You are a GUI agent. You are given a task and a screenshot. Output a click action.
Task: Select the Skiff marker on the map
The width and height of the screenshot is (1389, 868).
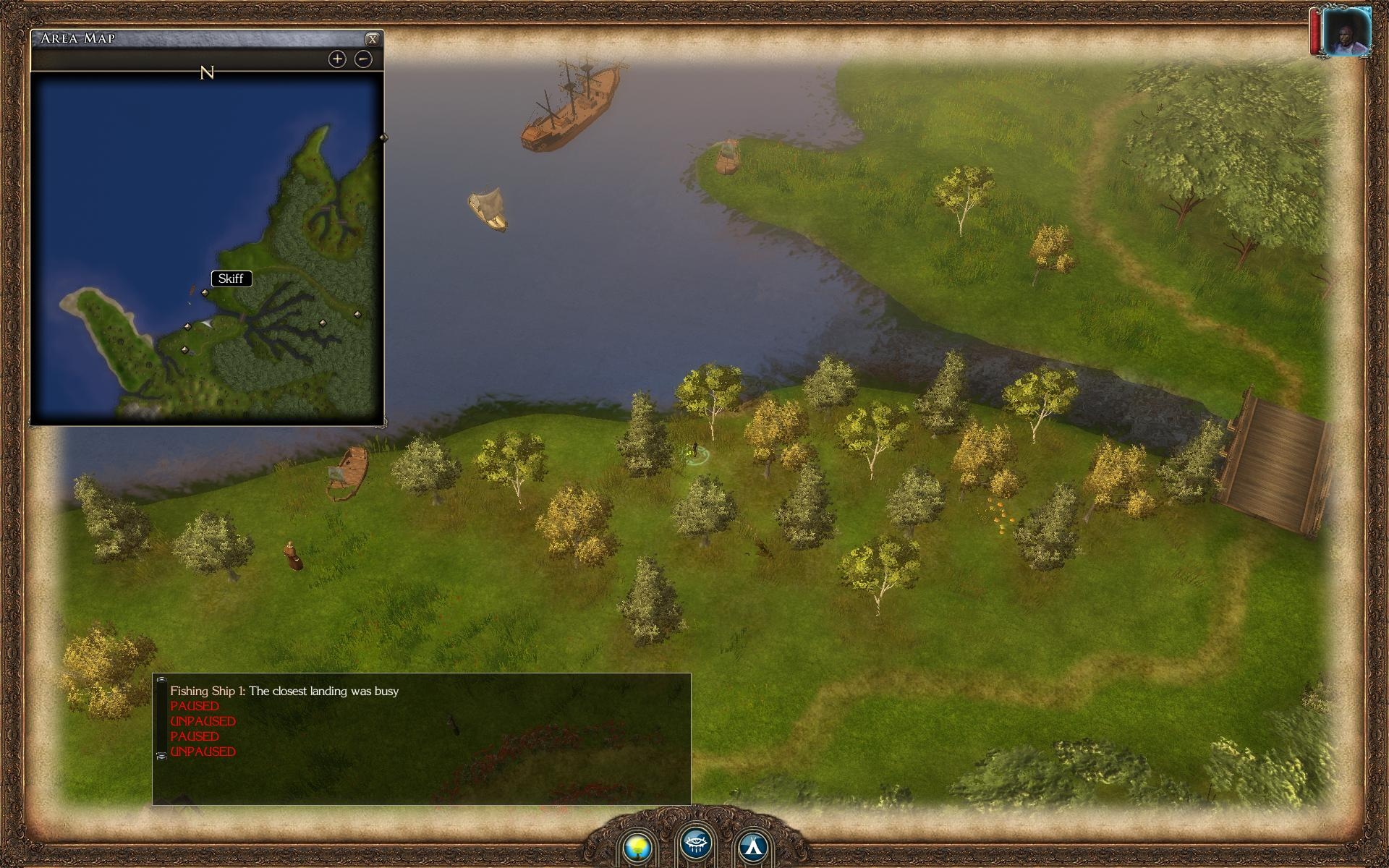(205, 293)
